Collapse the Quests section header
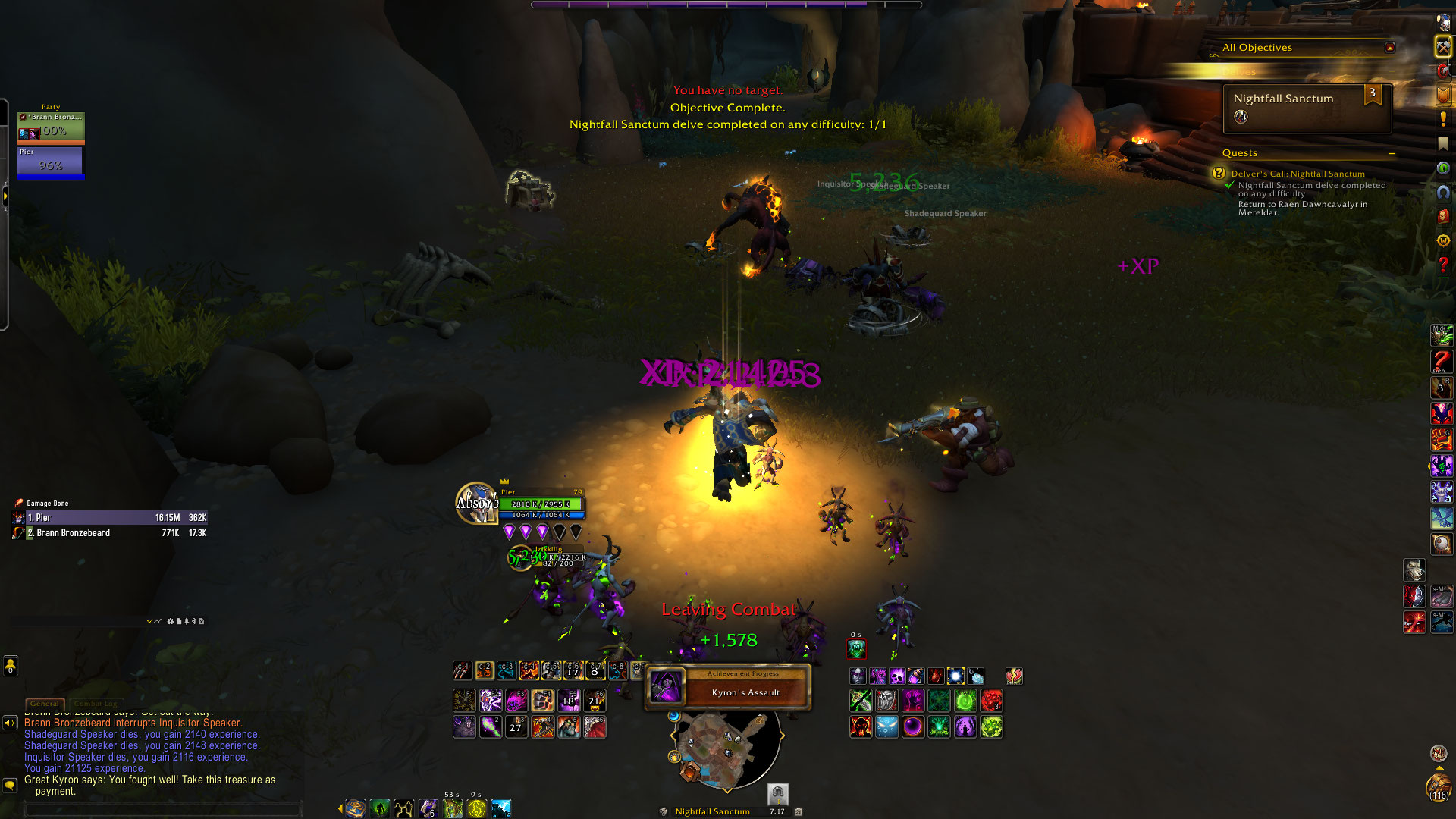Image resolution: width=1456 pixels, height=819 pixels. click(1392, 153)
